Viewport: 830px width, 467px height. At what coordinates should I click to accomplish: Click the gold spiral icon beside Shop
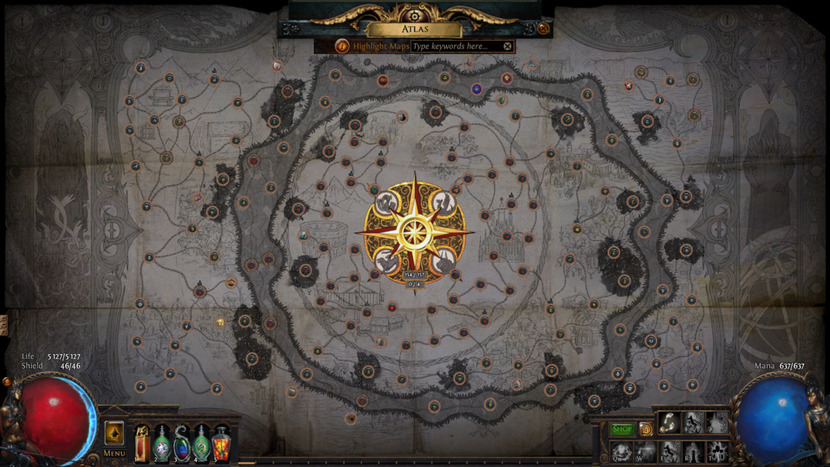tap(645, 430)
